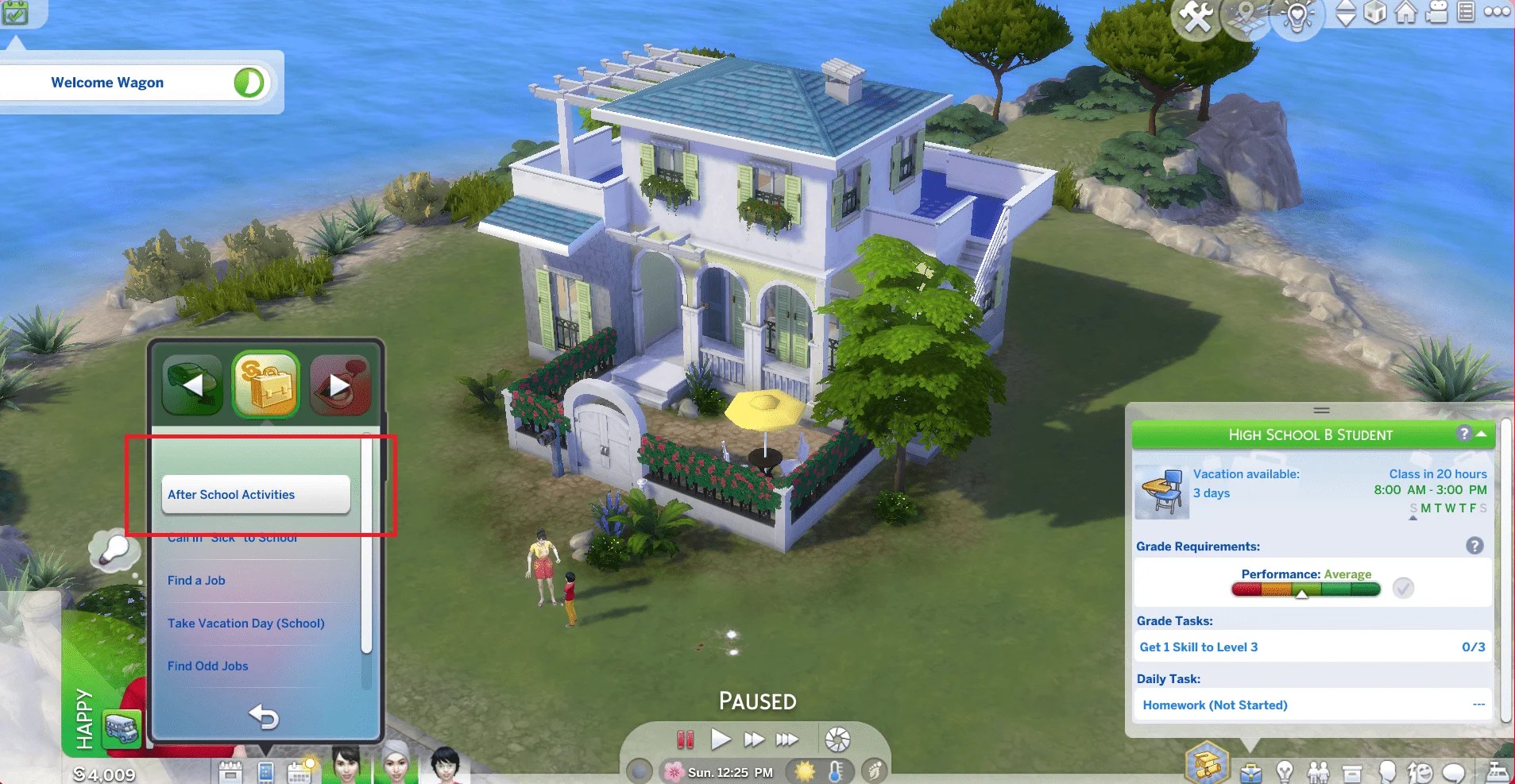This screenshot has width=1515, height=784.
Task: Open the Skills panel lightbulb icon
Action: click(1285, 773)
